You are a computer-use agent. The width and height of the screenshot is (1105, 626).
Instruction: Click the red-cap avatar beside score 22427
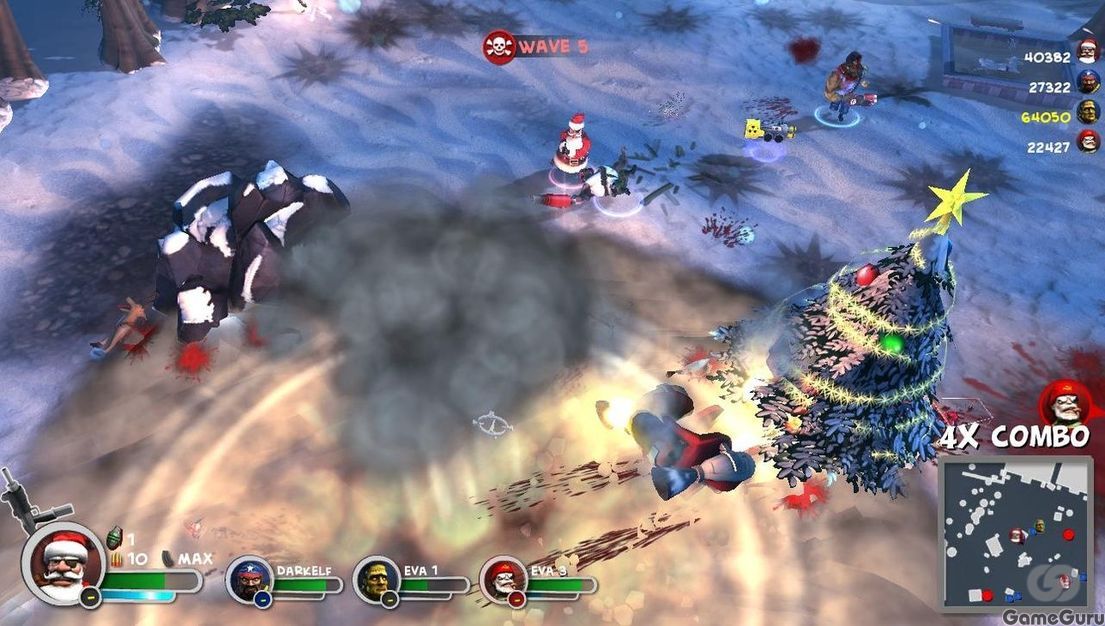[1087, 143]
